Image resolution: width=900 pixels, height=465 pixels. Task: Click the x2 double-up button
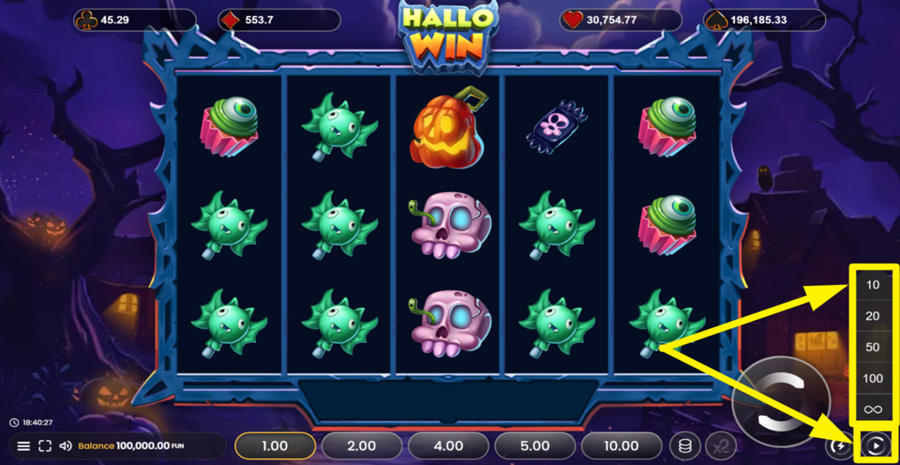(x=720, y=446)
